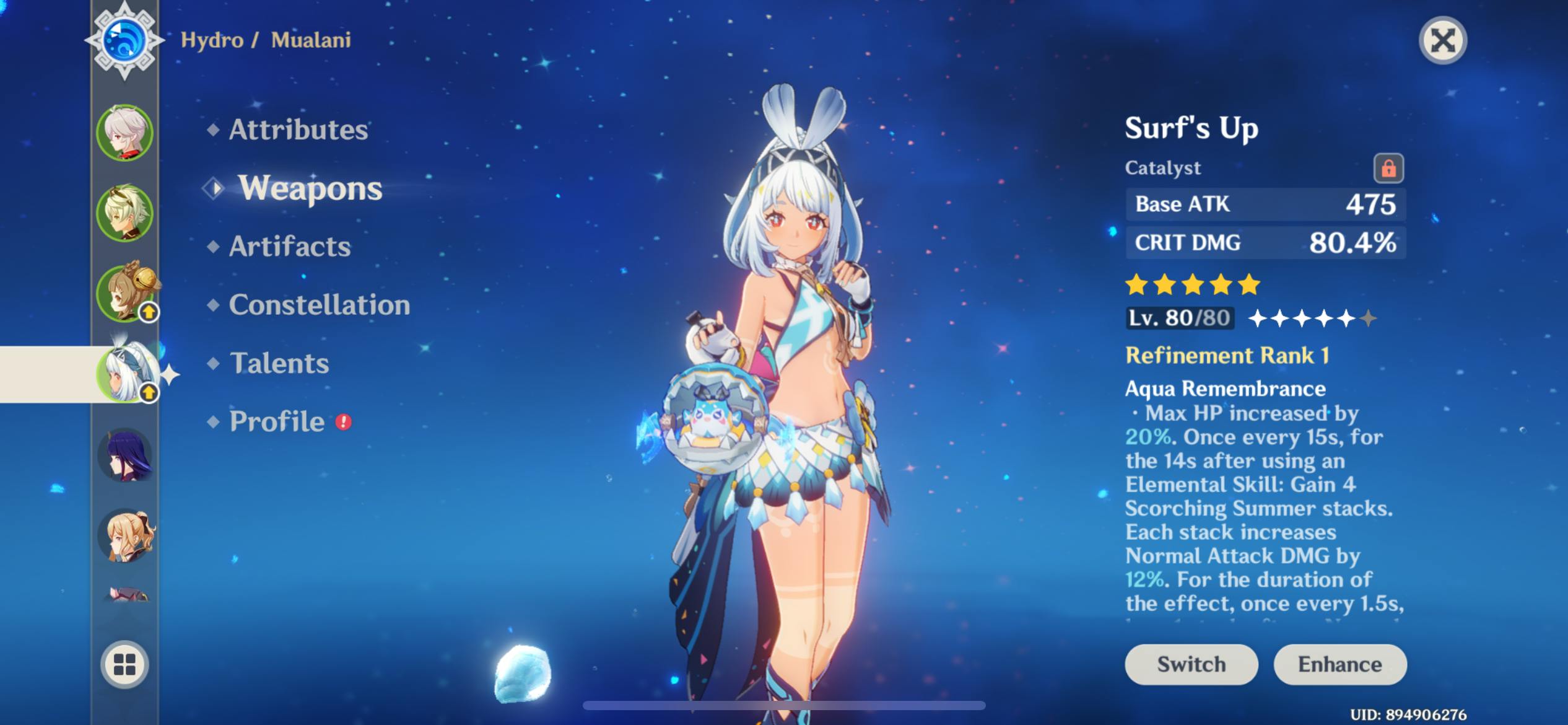Select the silver-haired character with red scarf
Image resolution: width=1568 pixels, height=725 pixels.
pyautogui.click(x=124, y=133)
